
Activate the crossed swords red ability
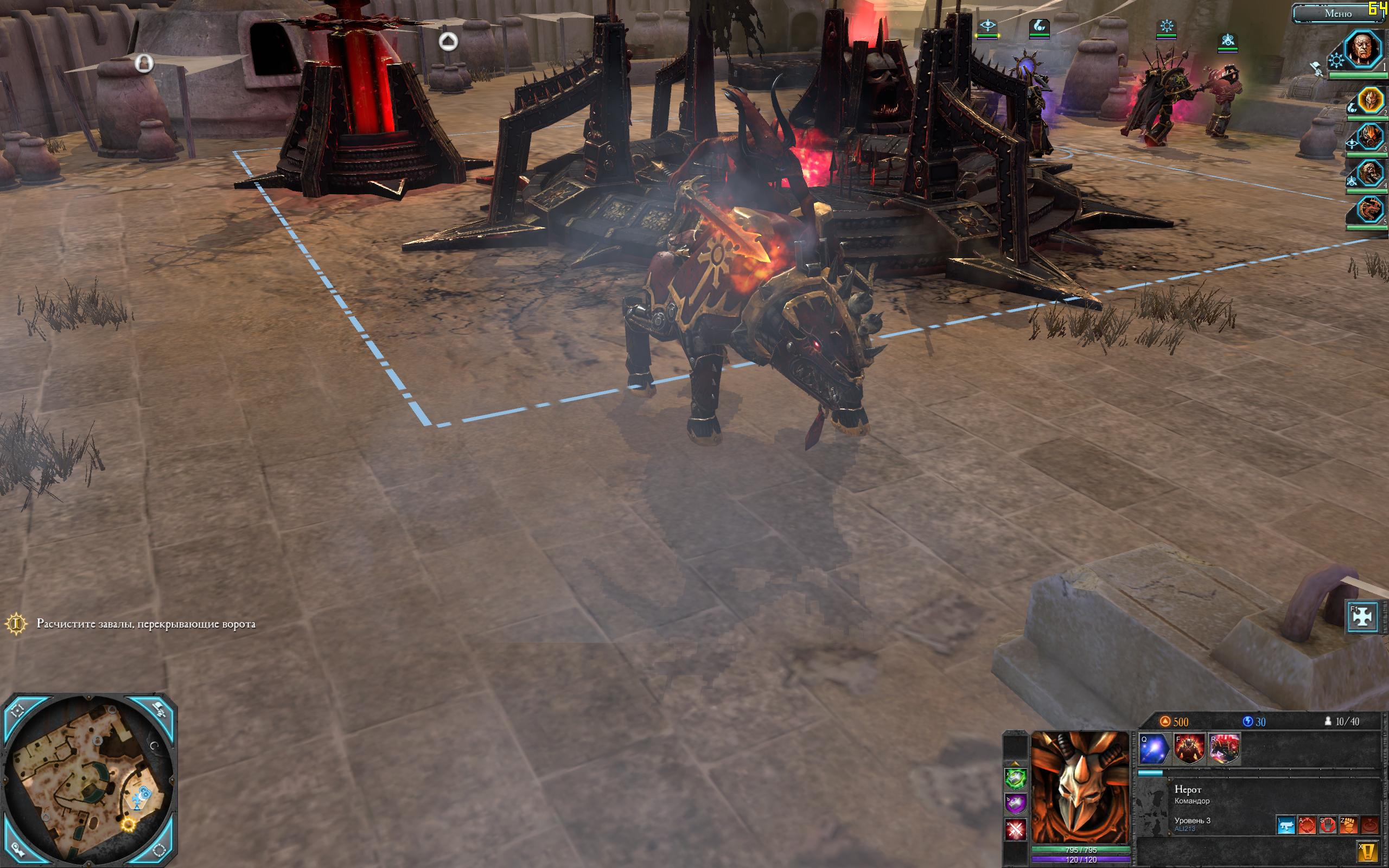(x=1015, y=829)
